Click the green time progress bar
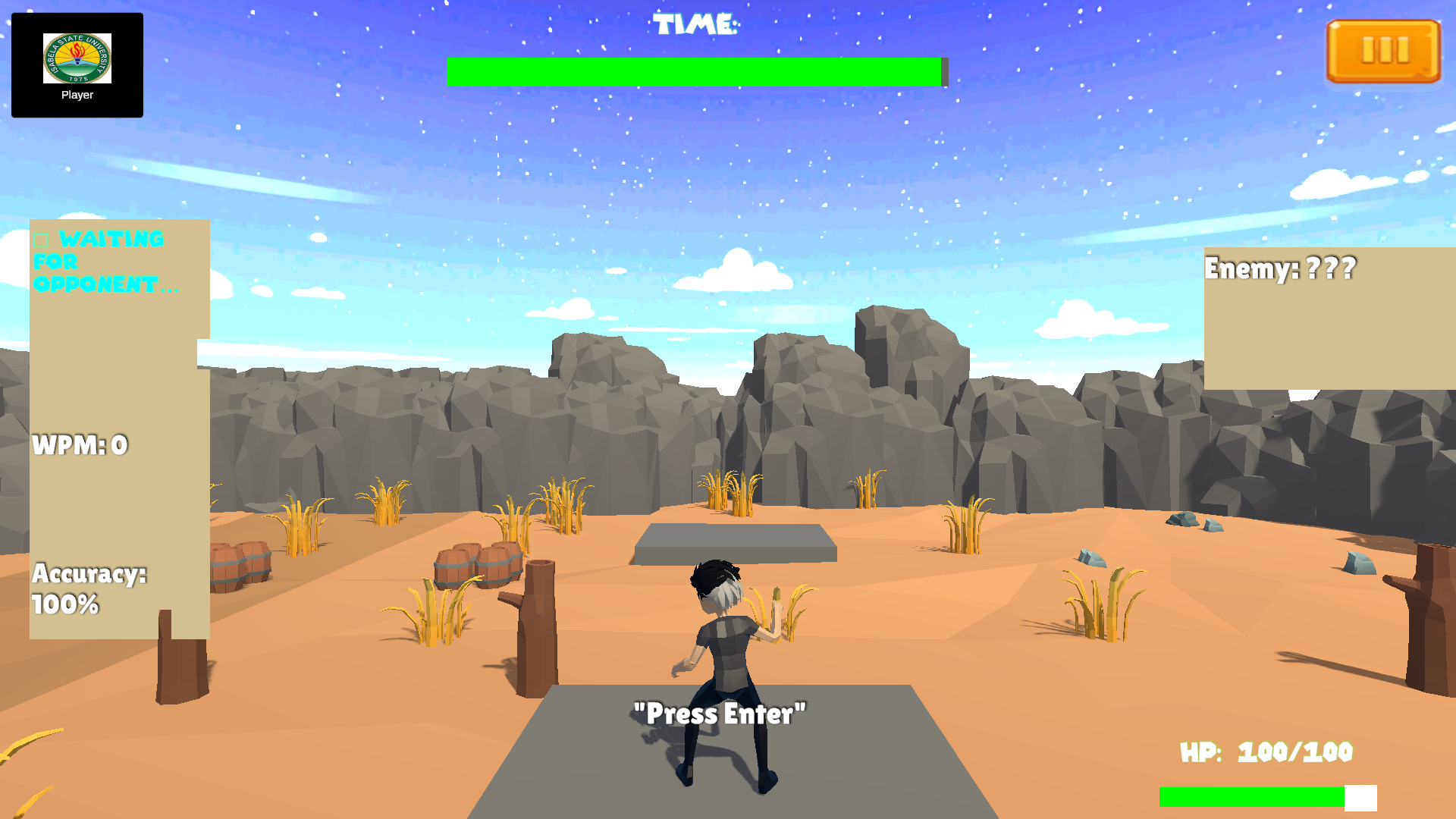 [696, 70]
